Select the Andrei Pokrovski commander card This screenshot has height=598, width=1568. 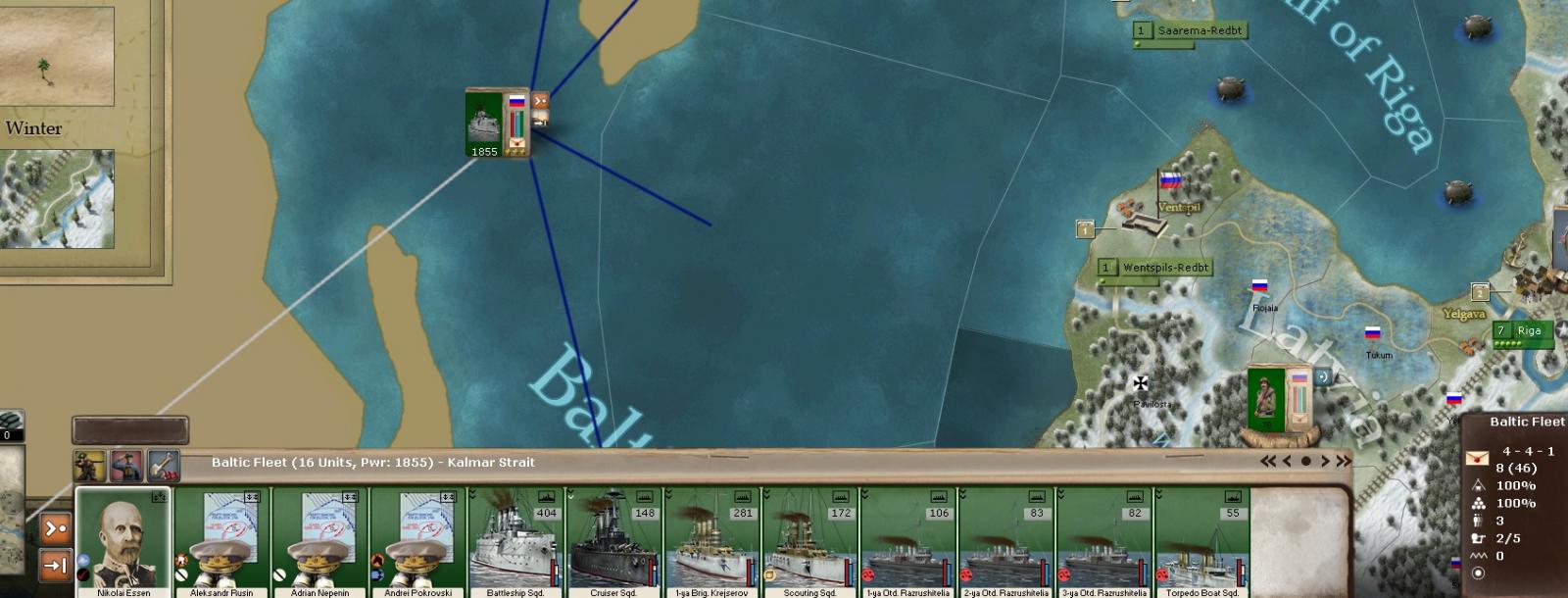tap(417, 539)
